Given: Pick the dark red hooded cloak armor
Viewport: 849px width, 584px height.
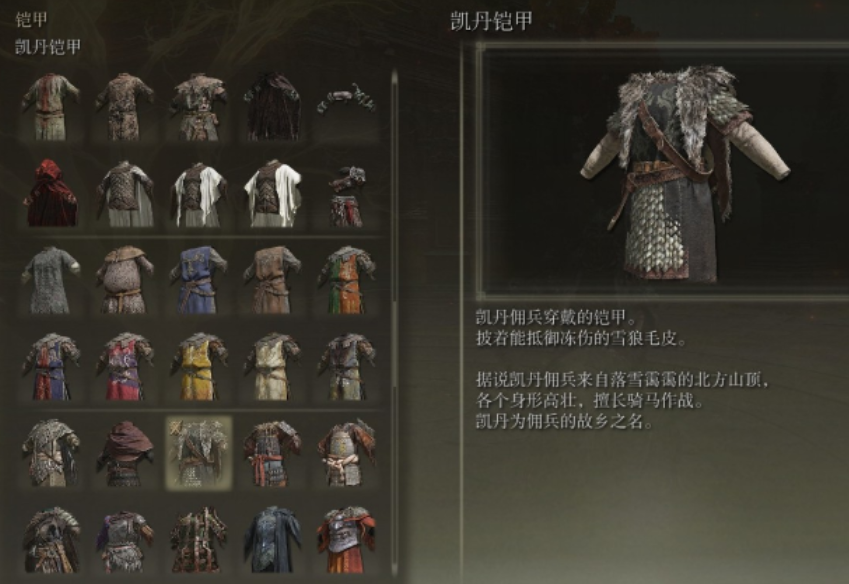Looking at the screenshot, I should click(125, 452).
